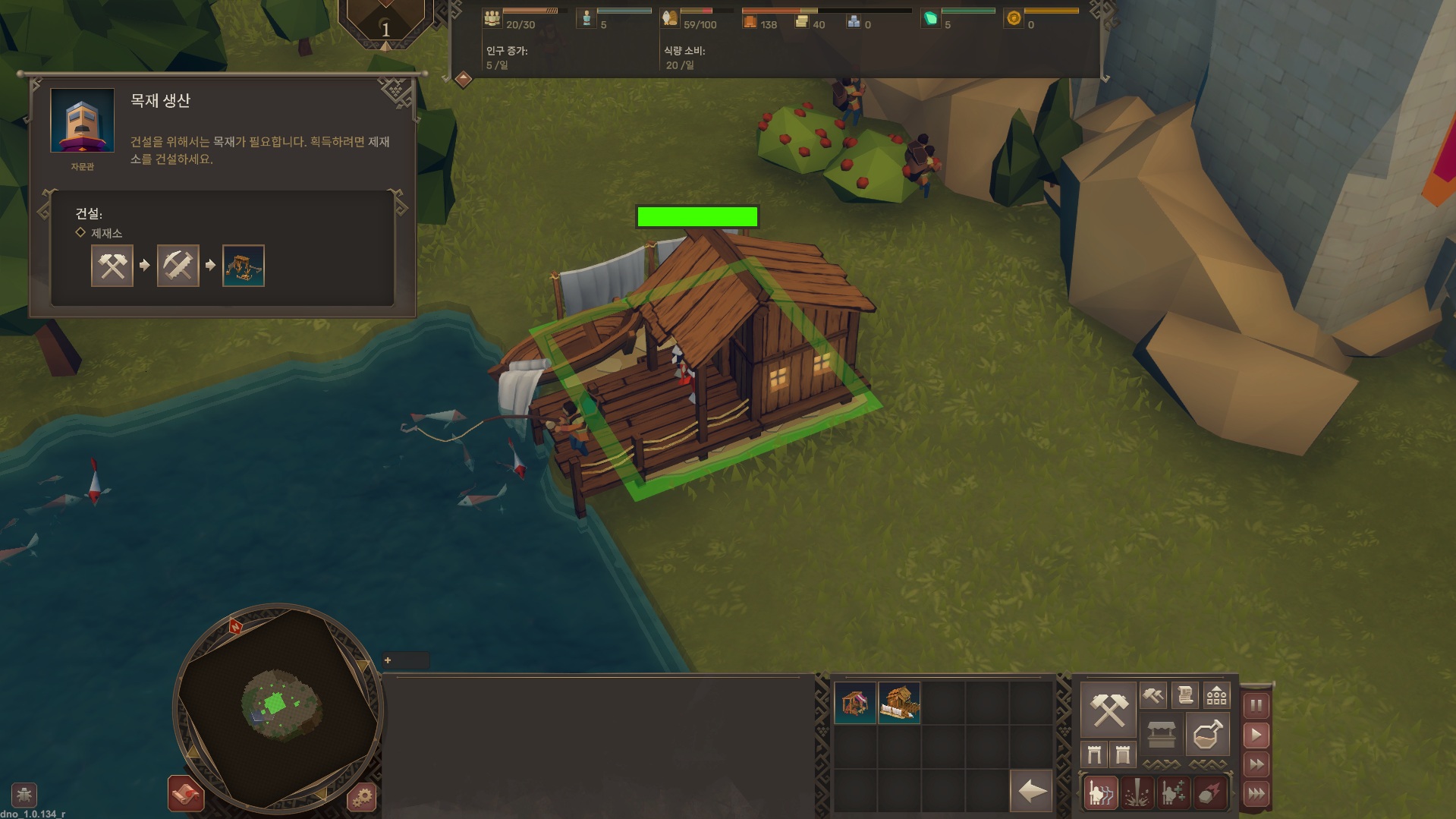The width and height of the screenshot is (1456, 819).
Task: Click the advisor portrait in the tutorial panel
Action: [82, 121]
